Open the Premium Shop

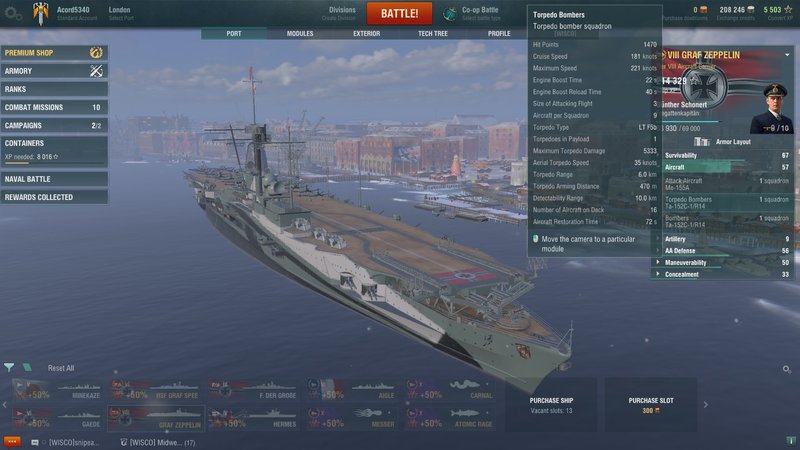tap(54, 52)
